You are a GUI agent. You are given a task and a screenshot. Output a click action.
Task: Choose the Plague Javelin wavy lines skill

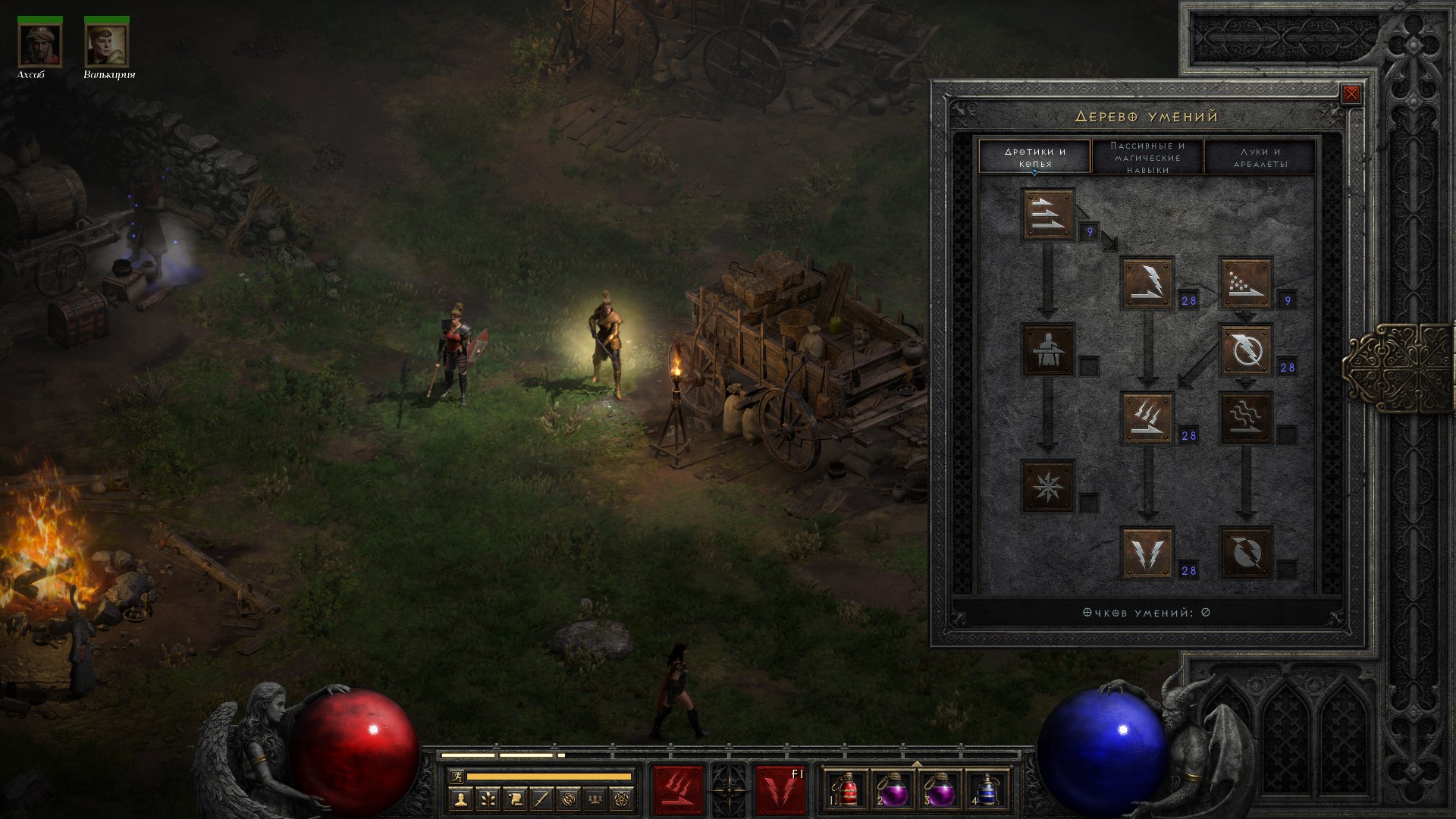coord(1245,418)
